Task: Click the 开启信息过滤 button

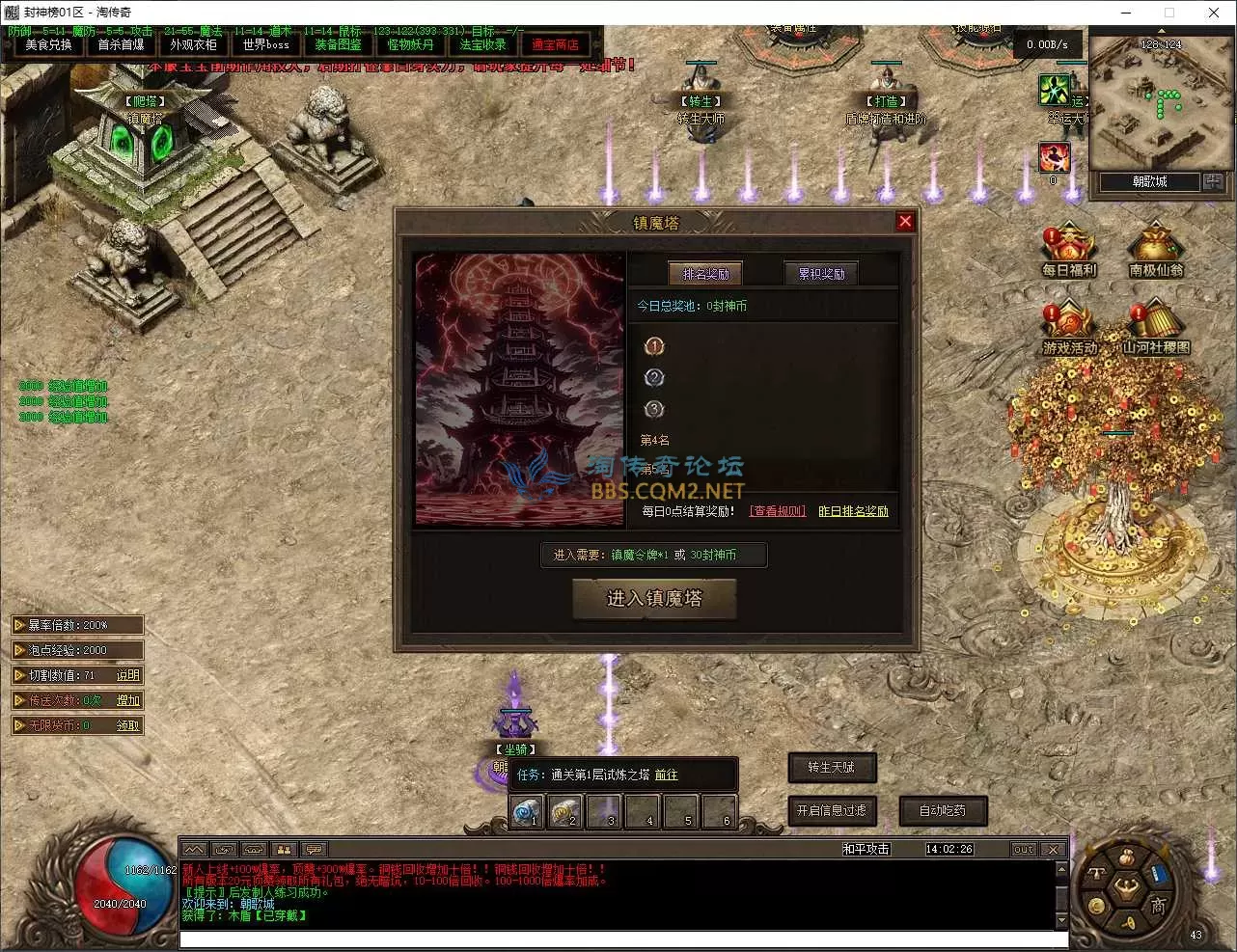Action: coord(831,811)
